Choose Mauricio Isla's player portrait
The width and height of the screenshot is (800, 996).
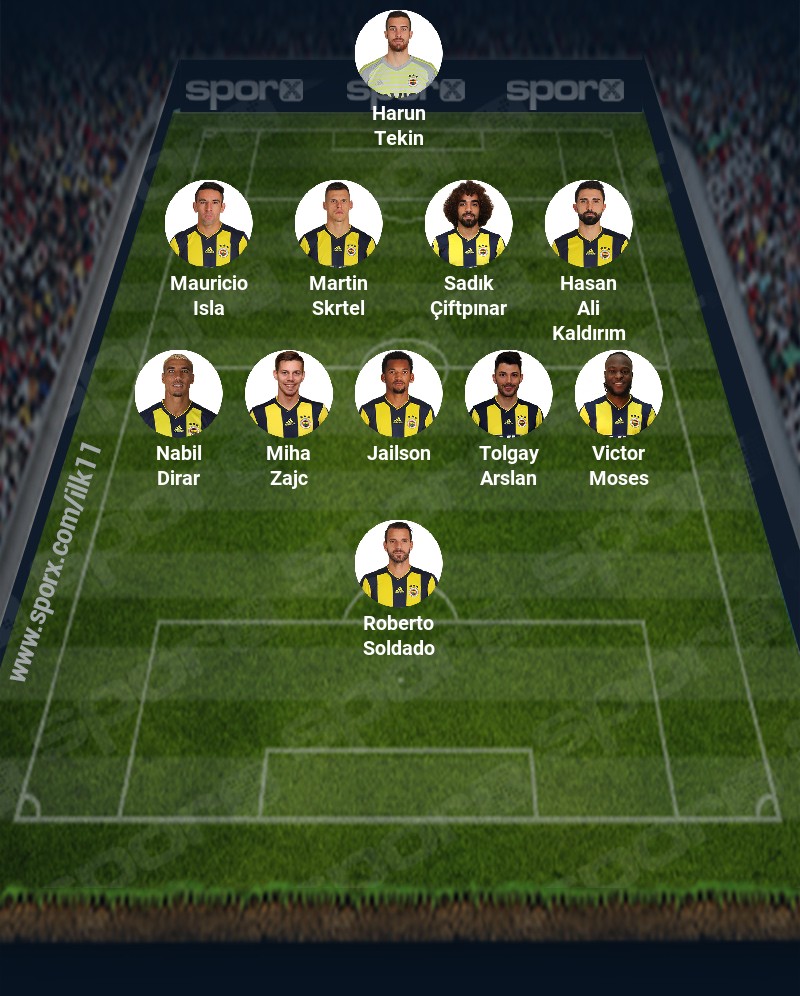(x=208, y=224)
